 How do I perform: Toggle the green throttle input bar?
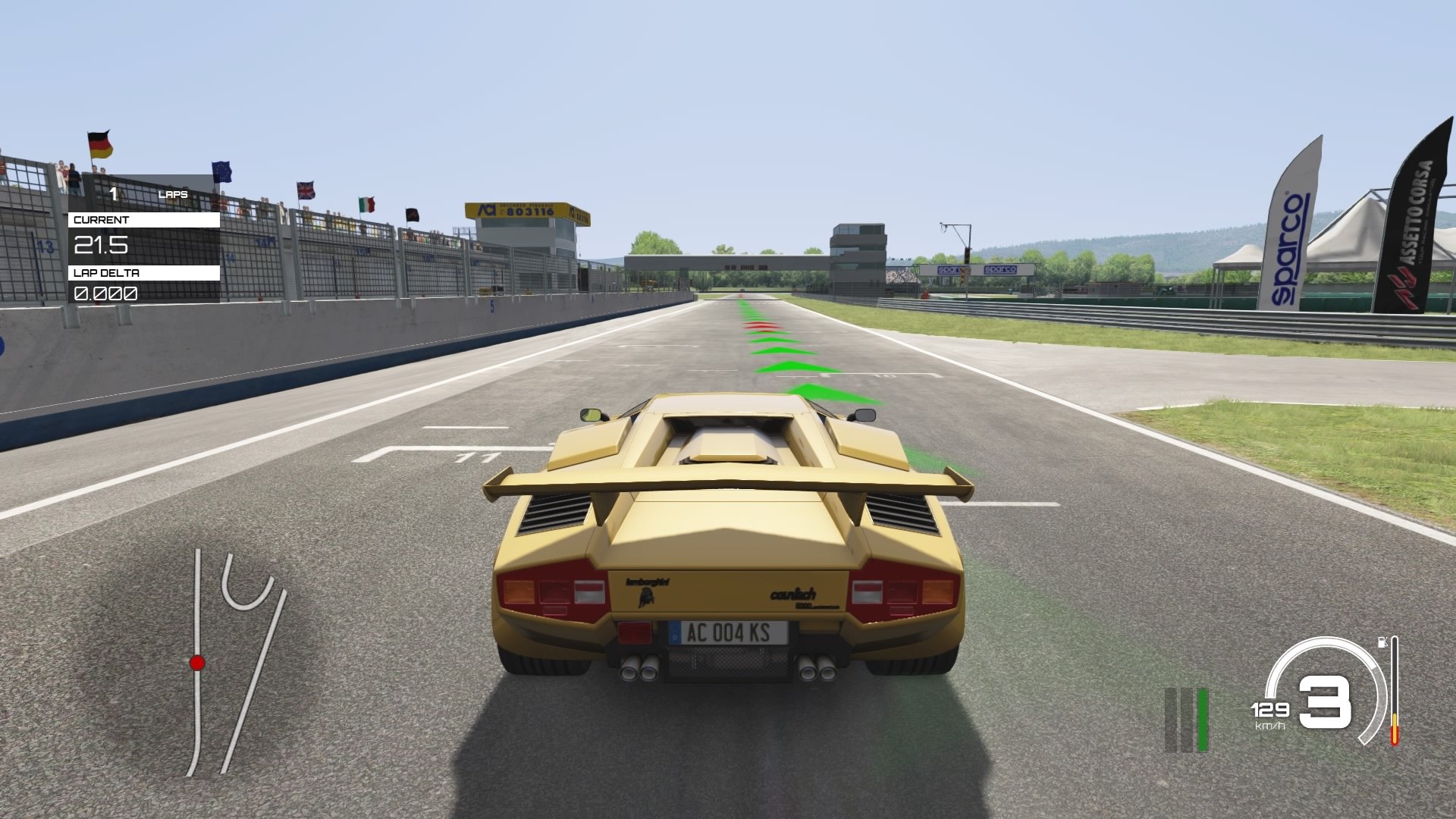[1203, 720]
